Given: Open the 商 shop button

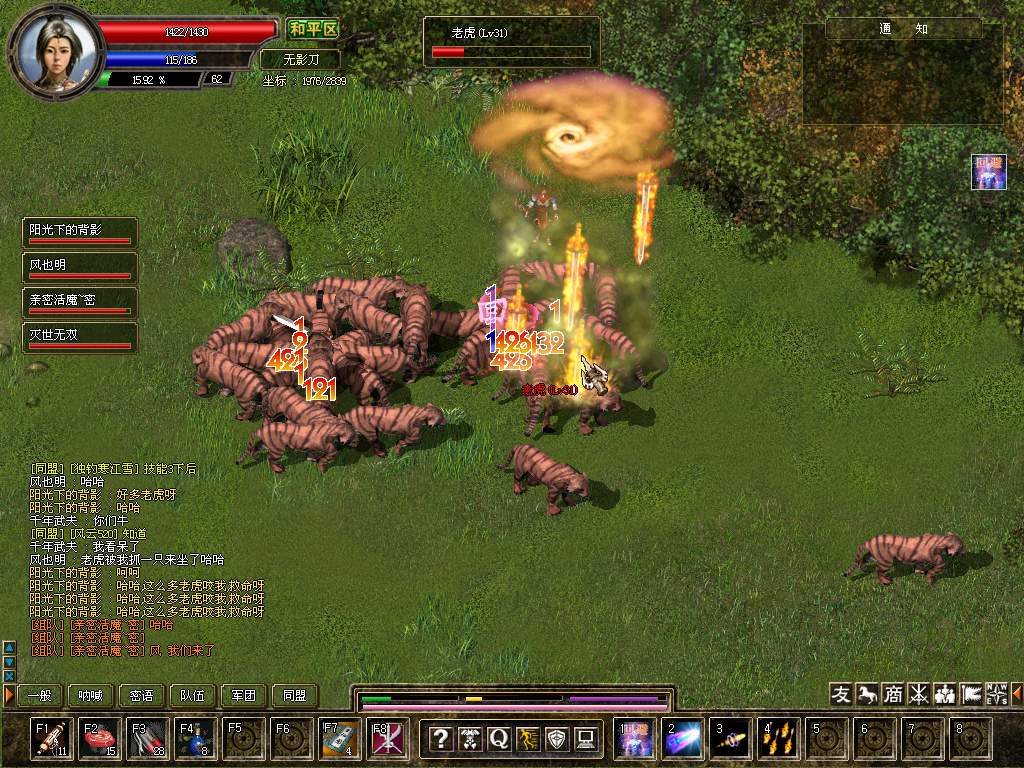Looking at the screenshot, I should pyautogui.click(x=893, y=694).
